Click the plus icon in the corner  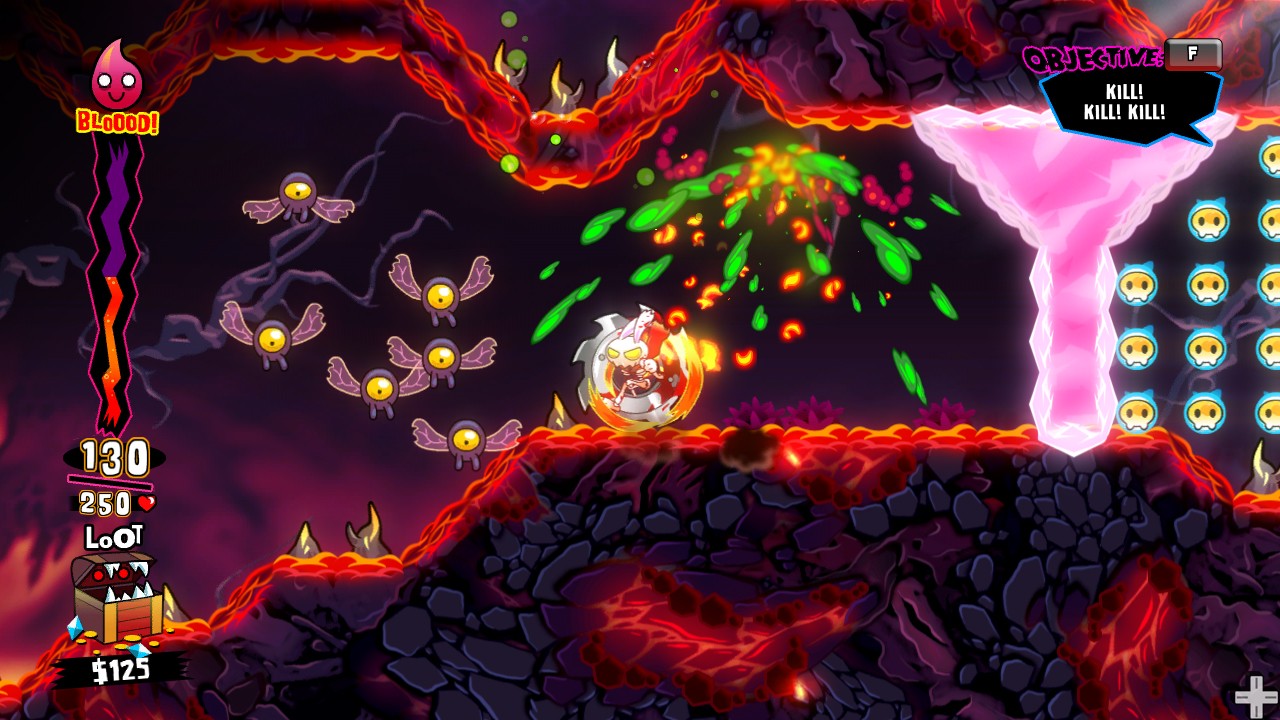[x=1252, y=695]
